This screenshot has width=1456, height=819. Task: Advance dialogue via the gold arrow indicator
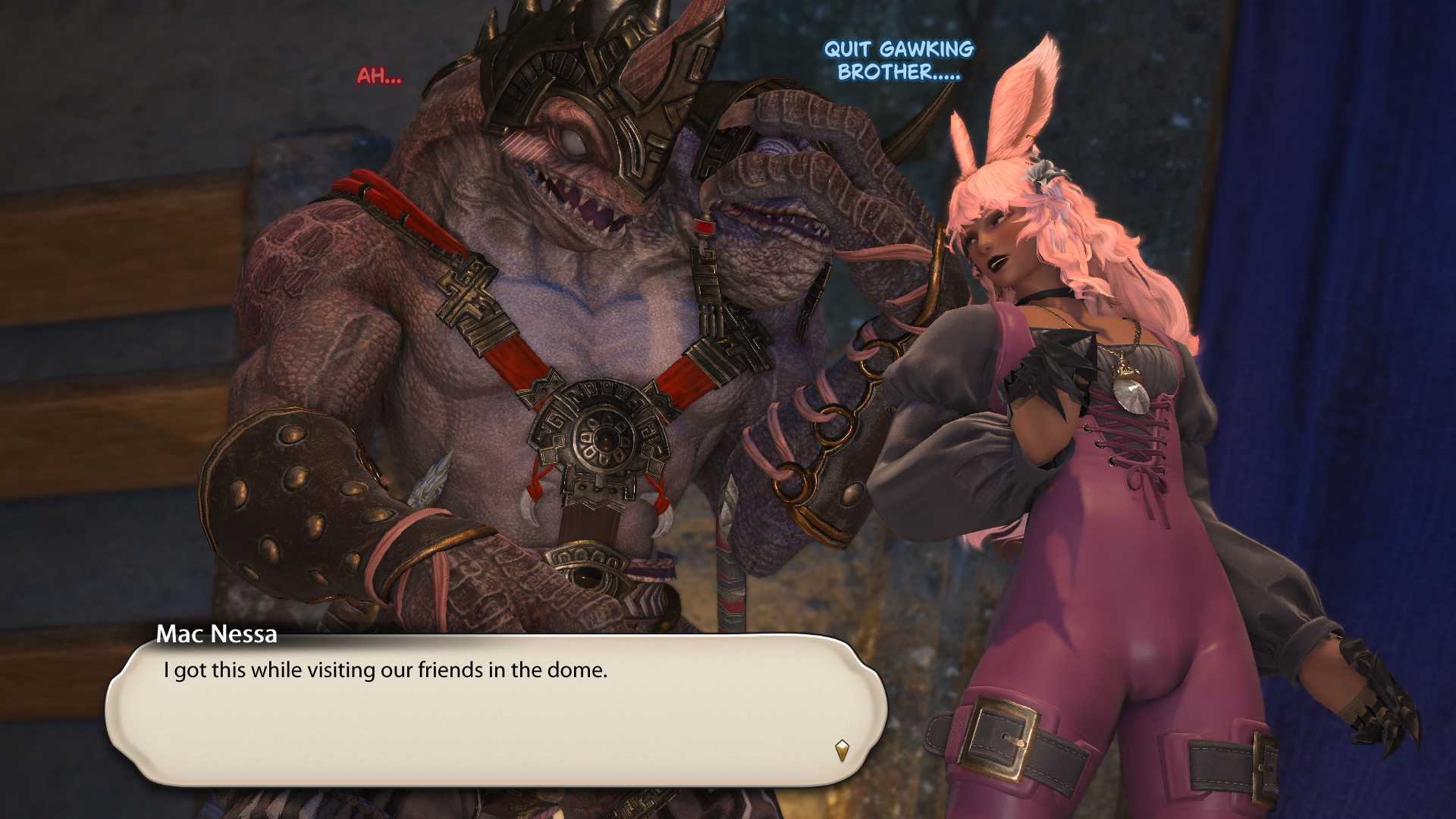(842, 750)
